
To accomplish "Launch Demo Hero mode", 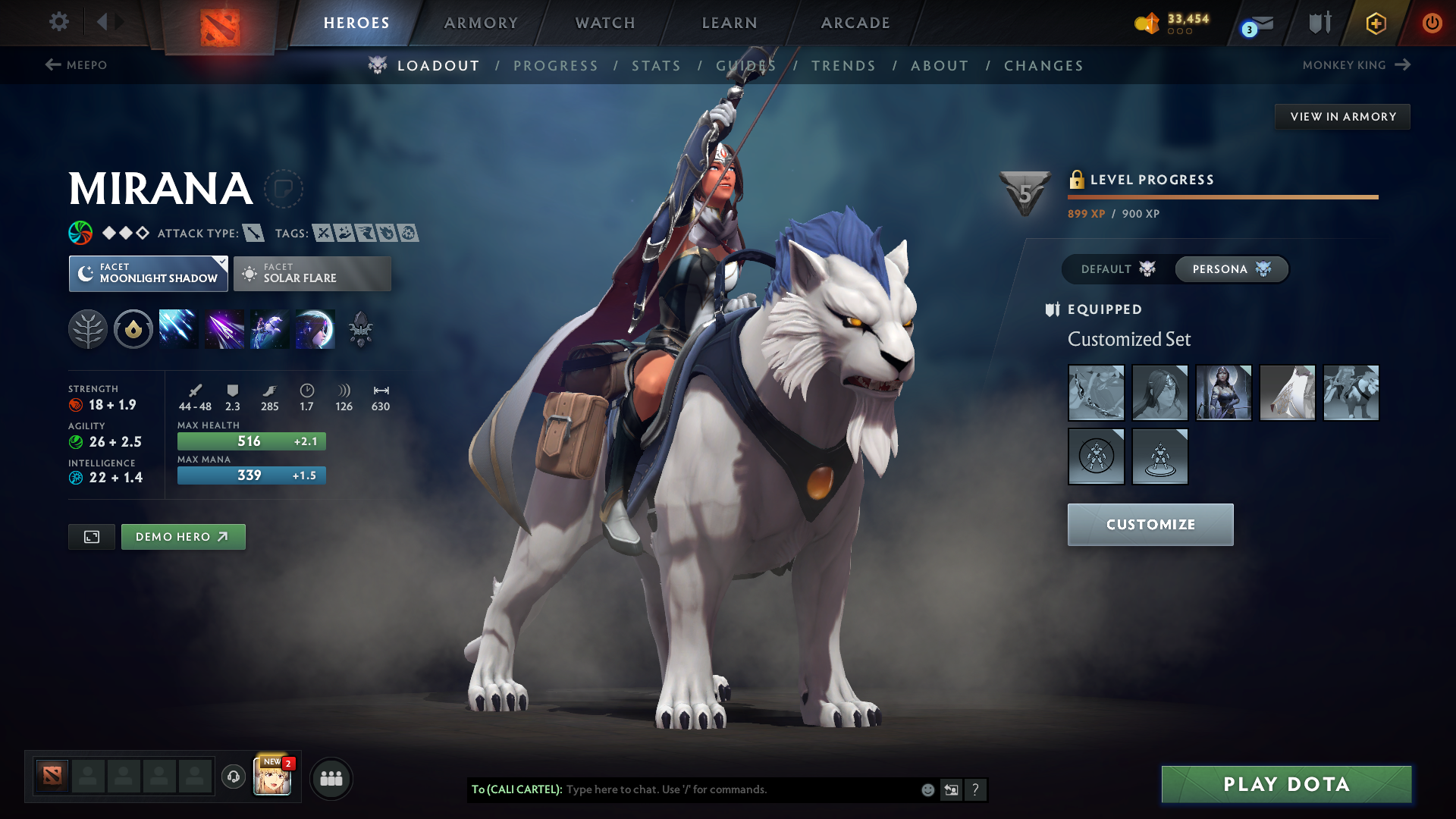I will coord(183,537).
